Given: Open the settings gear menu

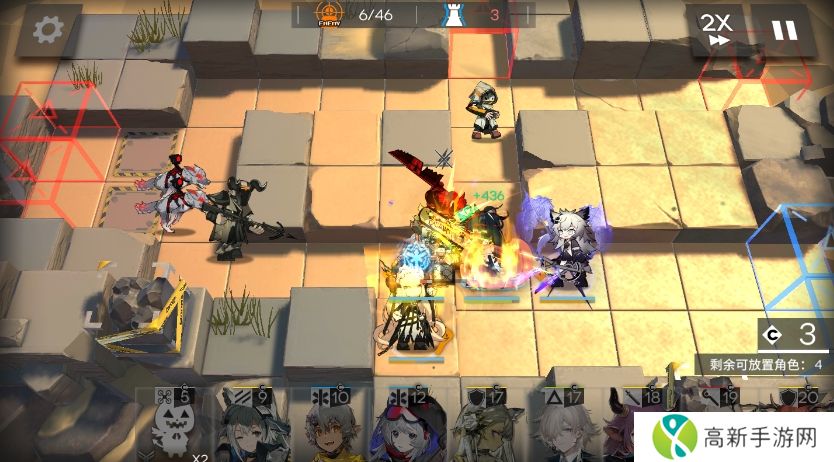Looking at the screenshot, I should (46, 30).
